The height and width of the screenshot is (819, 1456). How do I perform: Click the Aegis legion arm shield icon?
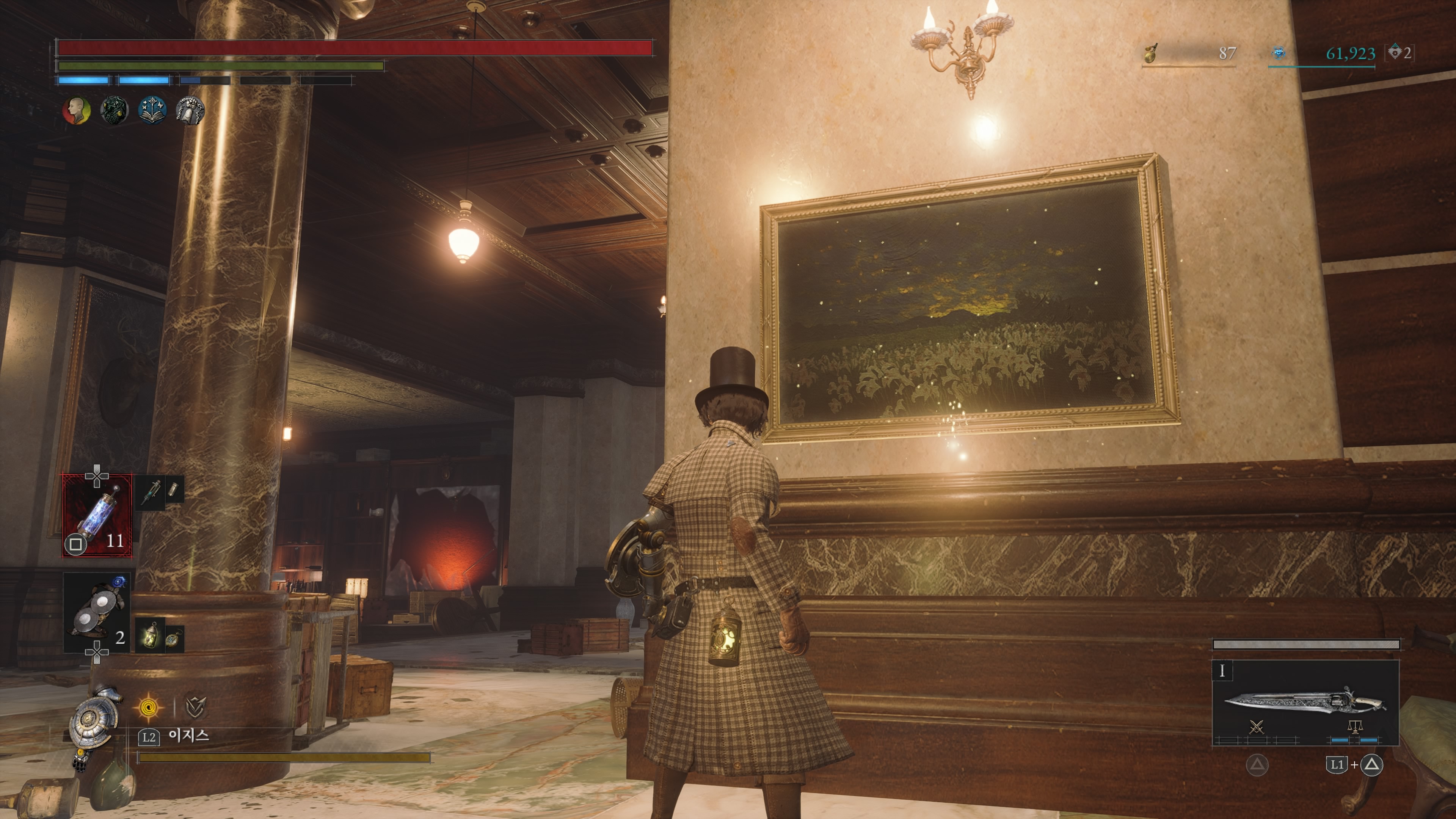pos(92,722)
